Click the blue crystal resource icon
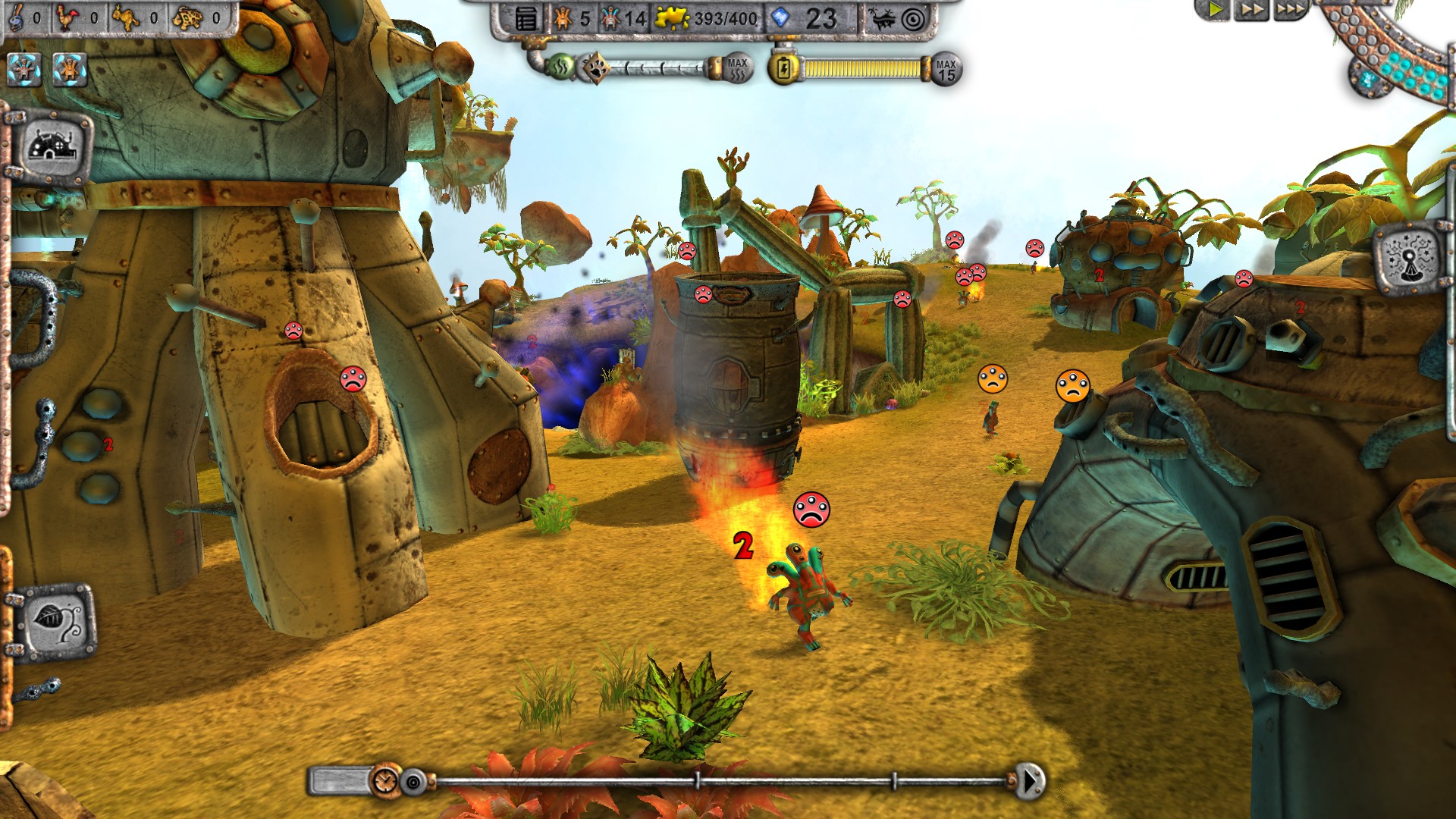The image size is (1456, 819). pyautogui.click(x=781, y=17)
